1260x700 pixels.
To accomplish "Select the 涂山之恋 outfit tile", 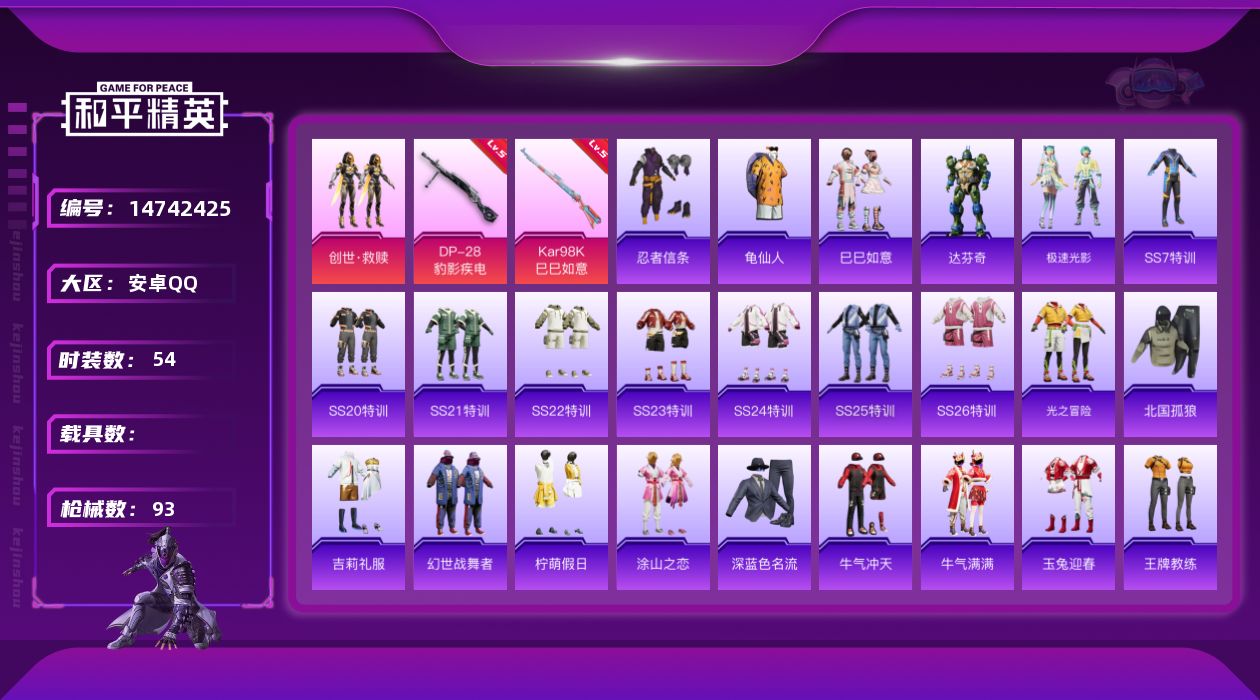I will point(663,517).
